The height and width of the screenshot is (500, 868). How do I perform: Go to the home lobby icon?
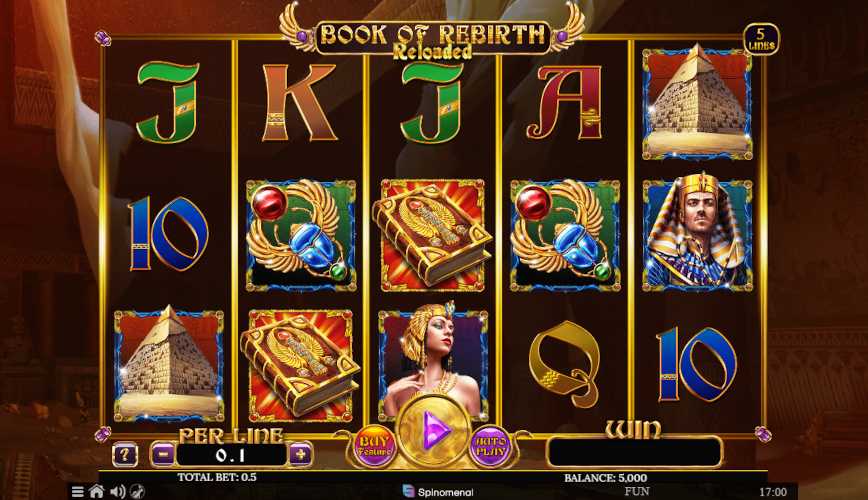pos(97,491)
